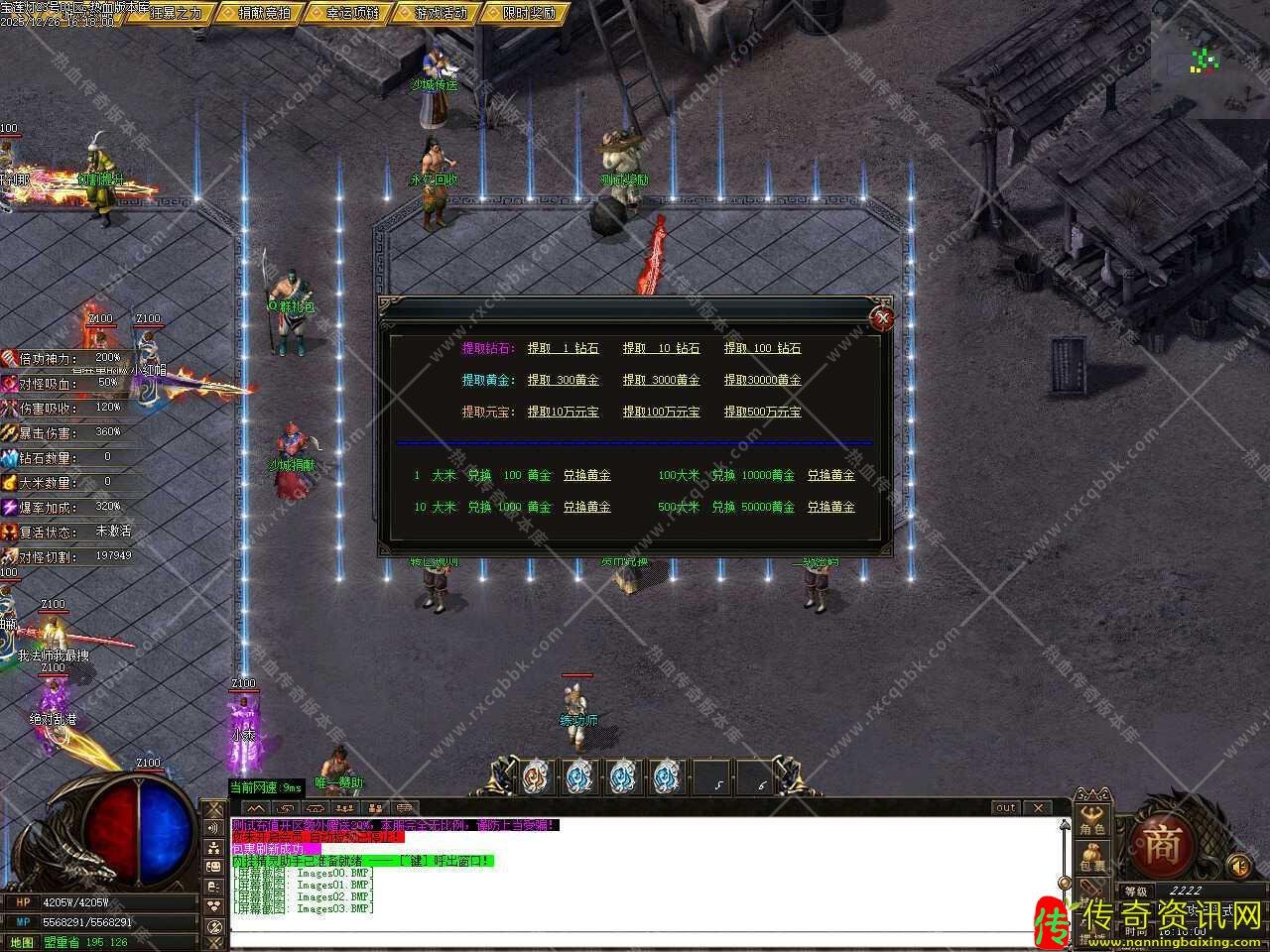Image resolution: width=1270 pixels, height=952 pixels.
Task: Withdraw 提取10万元宝
Action: (x=563, y=412)
